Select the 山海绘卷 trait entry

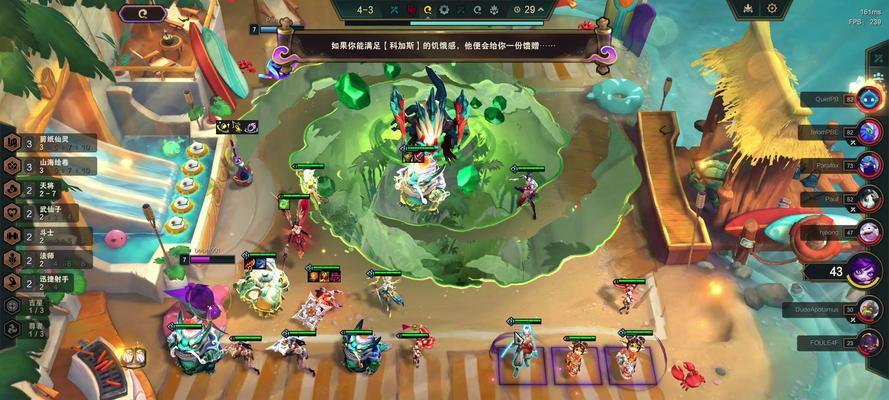50,165
